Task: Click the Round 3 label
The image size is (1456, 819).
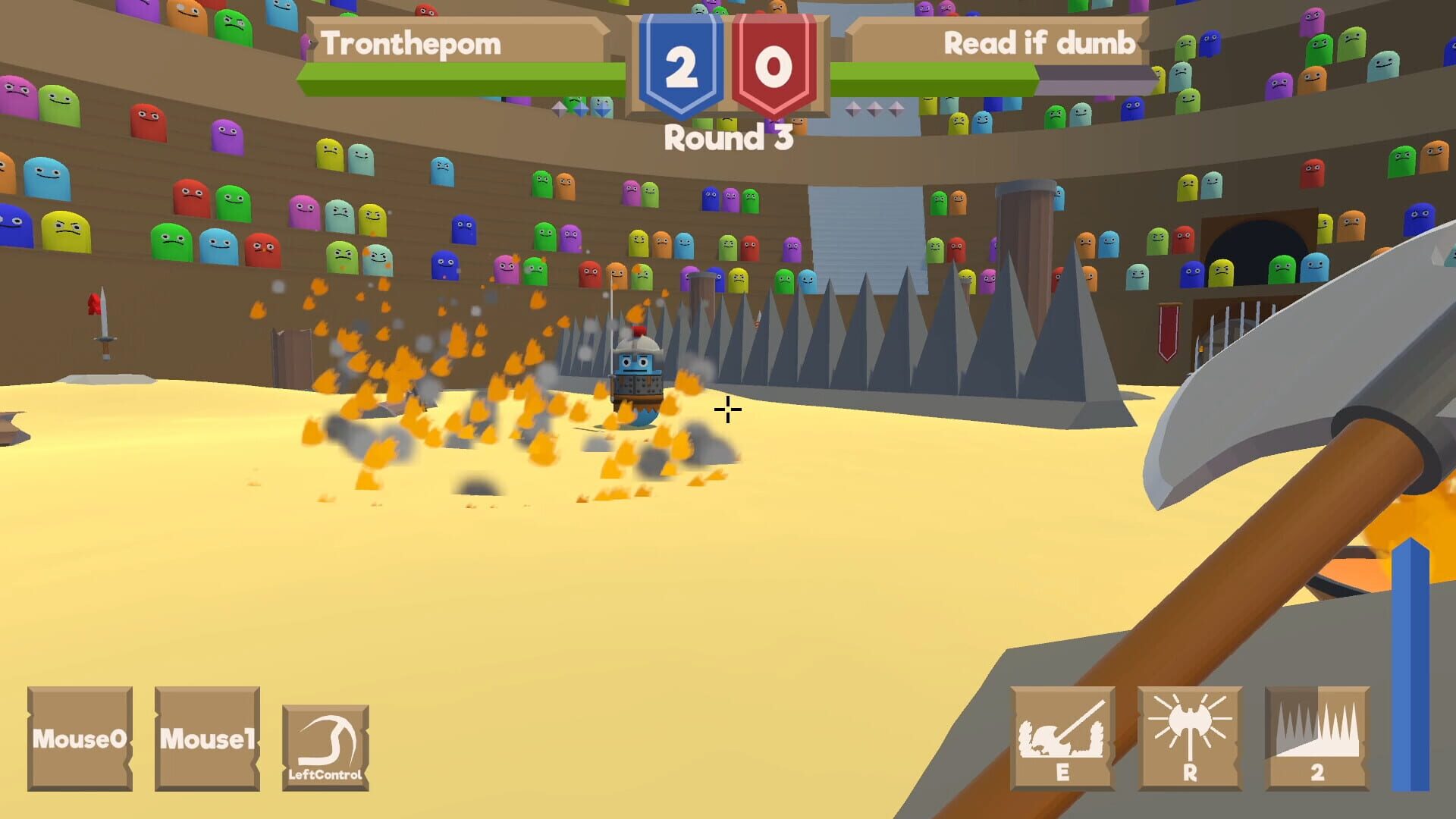Action: coord(726,136)
